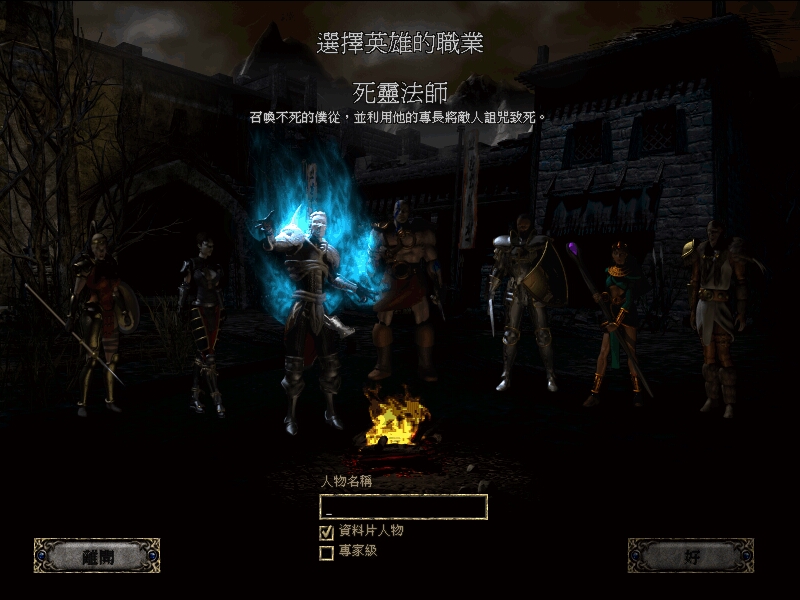Focus the 人物名稱 character name field
Screen dimensions: 800x600
403,507
